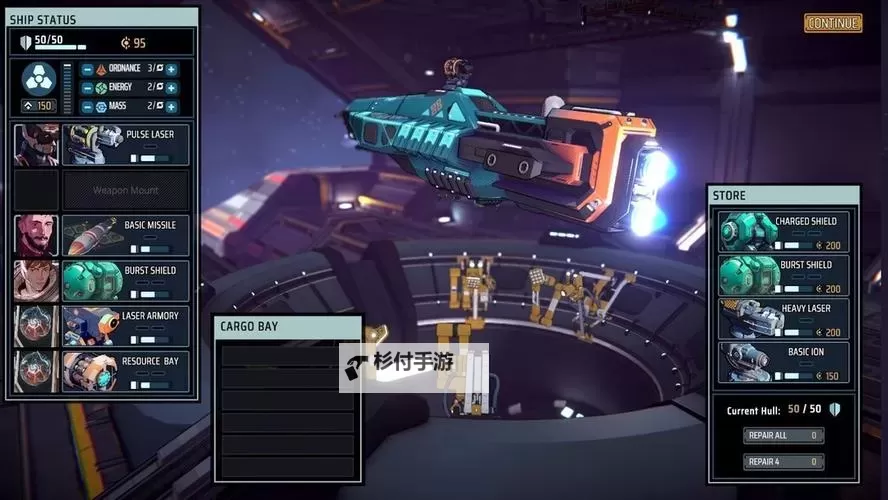Screen dimensions: 888x500
Task: Decrease the Ordnance allocation
Action: pos(88,69)
